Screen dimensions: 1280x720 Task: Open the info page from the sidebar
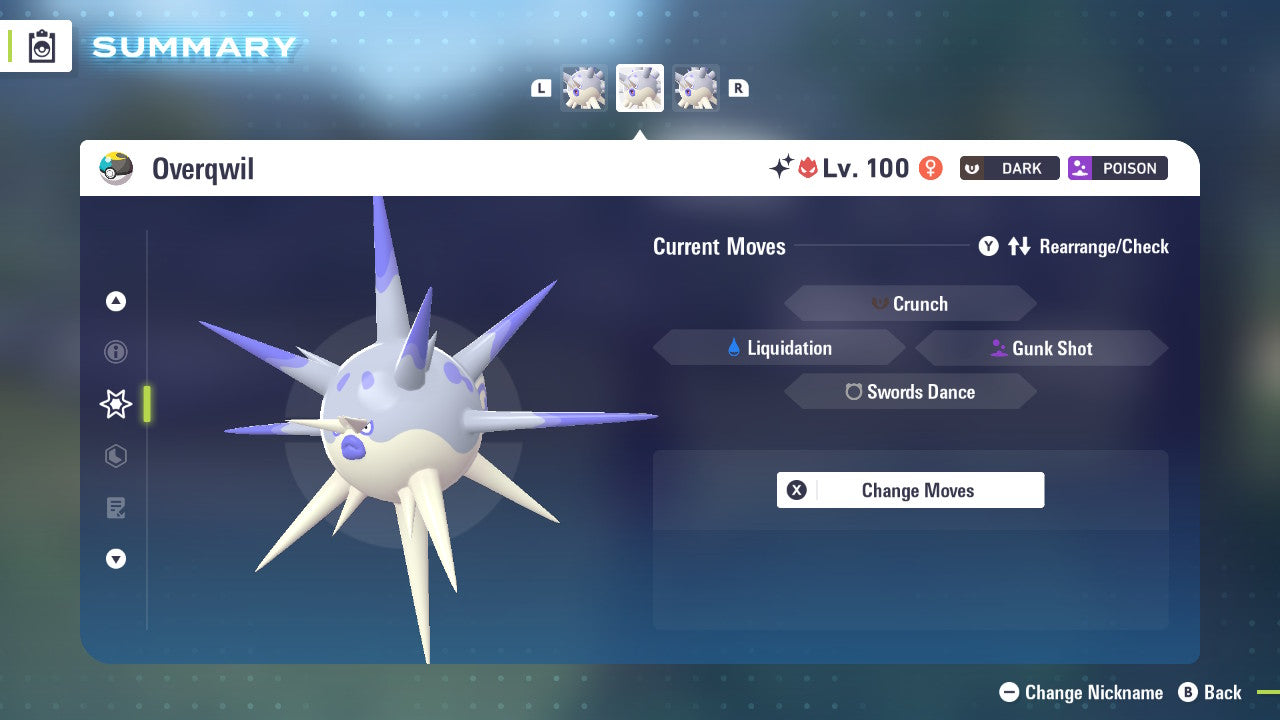tap(116, 352)
